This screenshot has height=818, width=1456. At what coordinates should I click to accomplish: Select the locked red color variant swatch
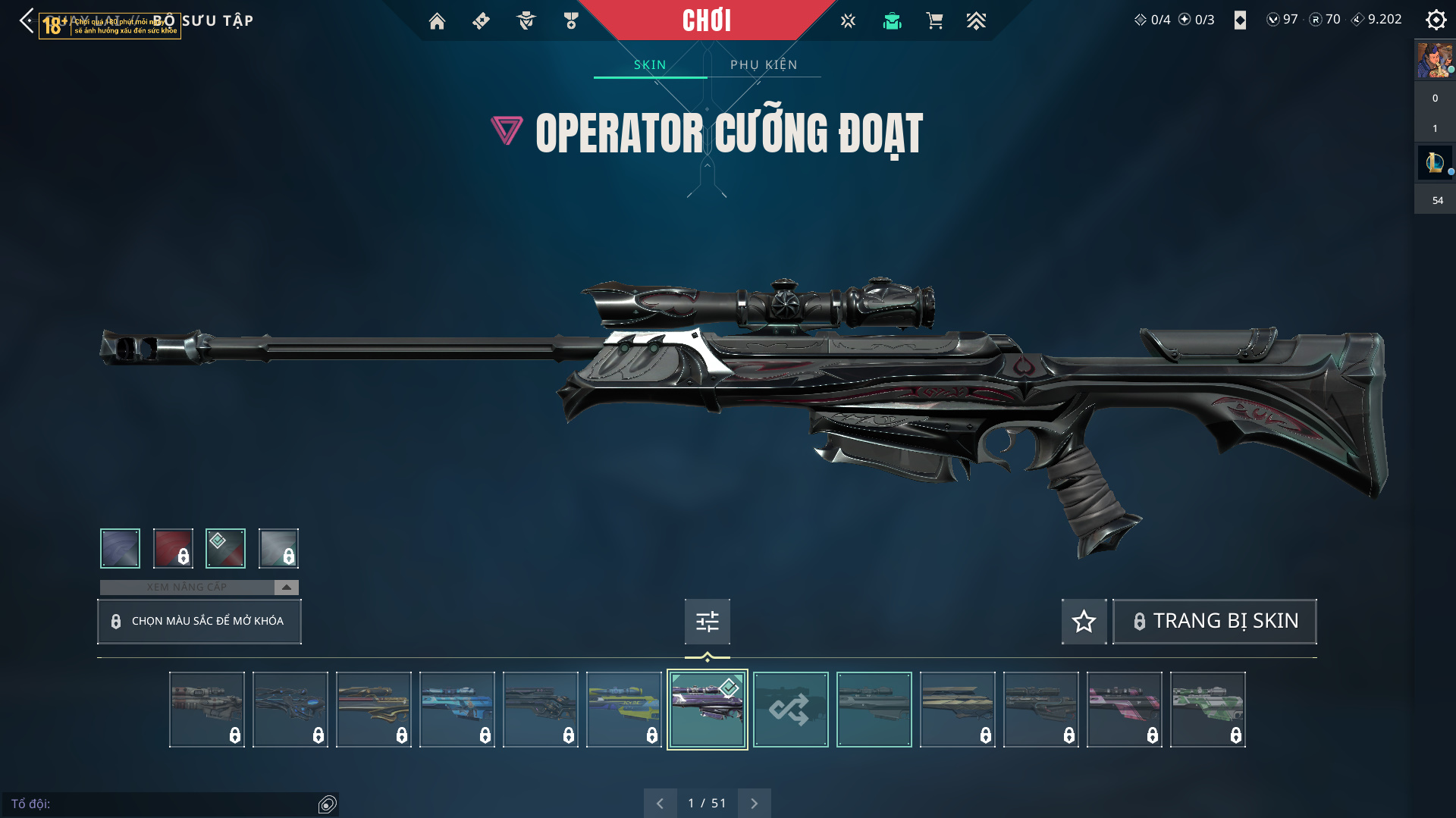point(173,548)
